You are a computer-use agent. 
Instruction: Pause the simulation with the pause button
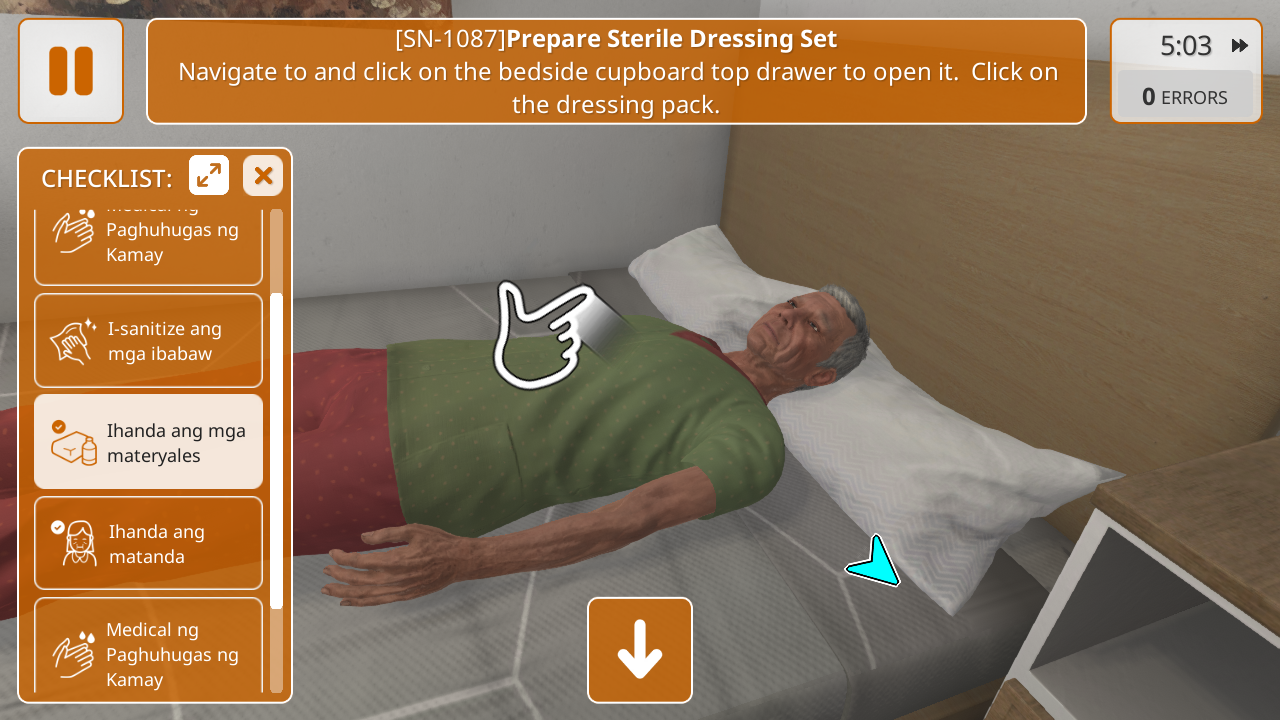click(x=71, y=71)
